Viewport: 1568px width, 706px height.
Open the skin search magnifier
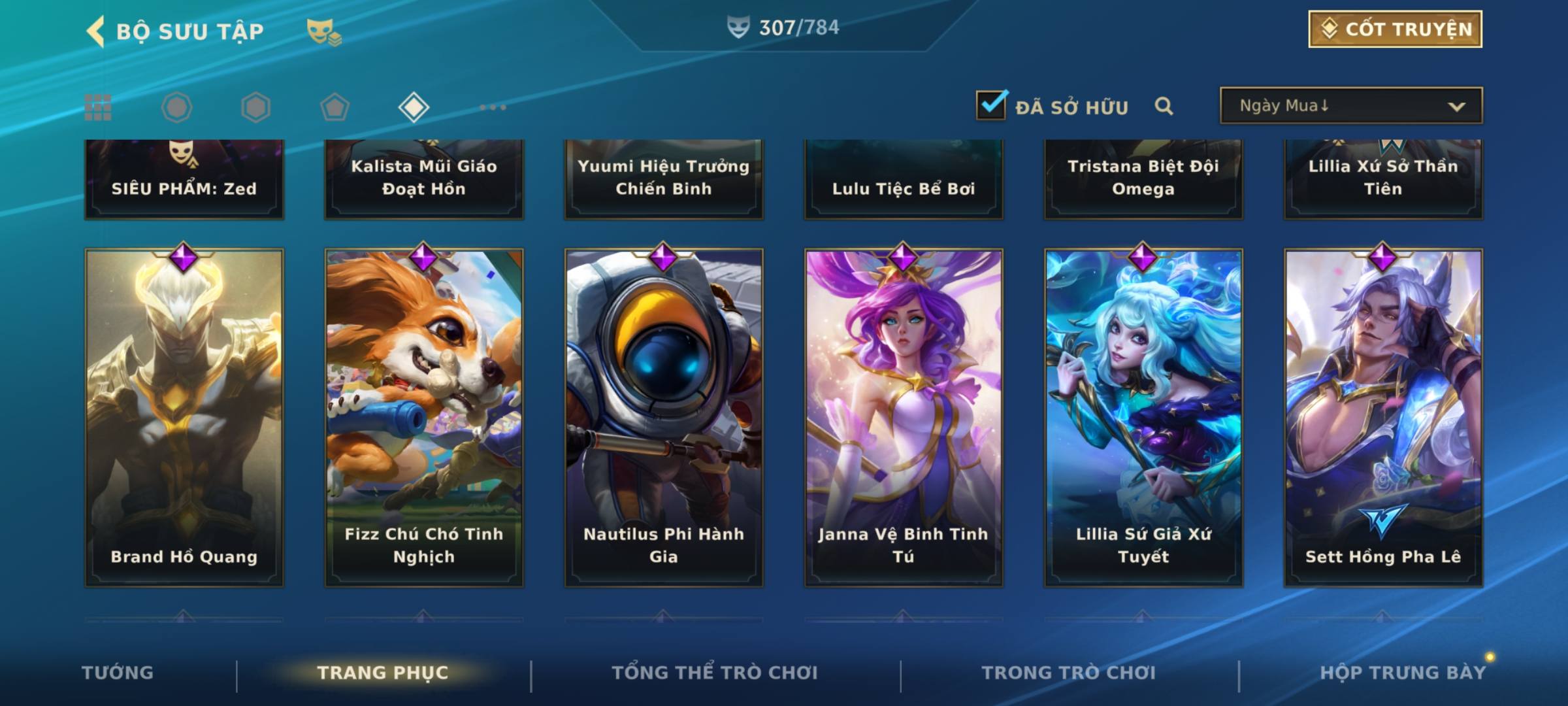1164,106
